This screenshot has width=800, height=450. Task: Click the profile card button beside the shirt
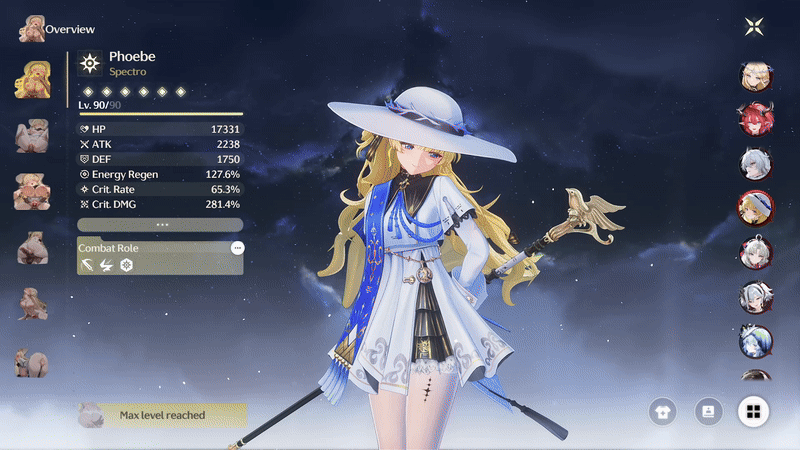click(x=708, y=411)
